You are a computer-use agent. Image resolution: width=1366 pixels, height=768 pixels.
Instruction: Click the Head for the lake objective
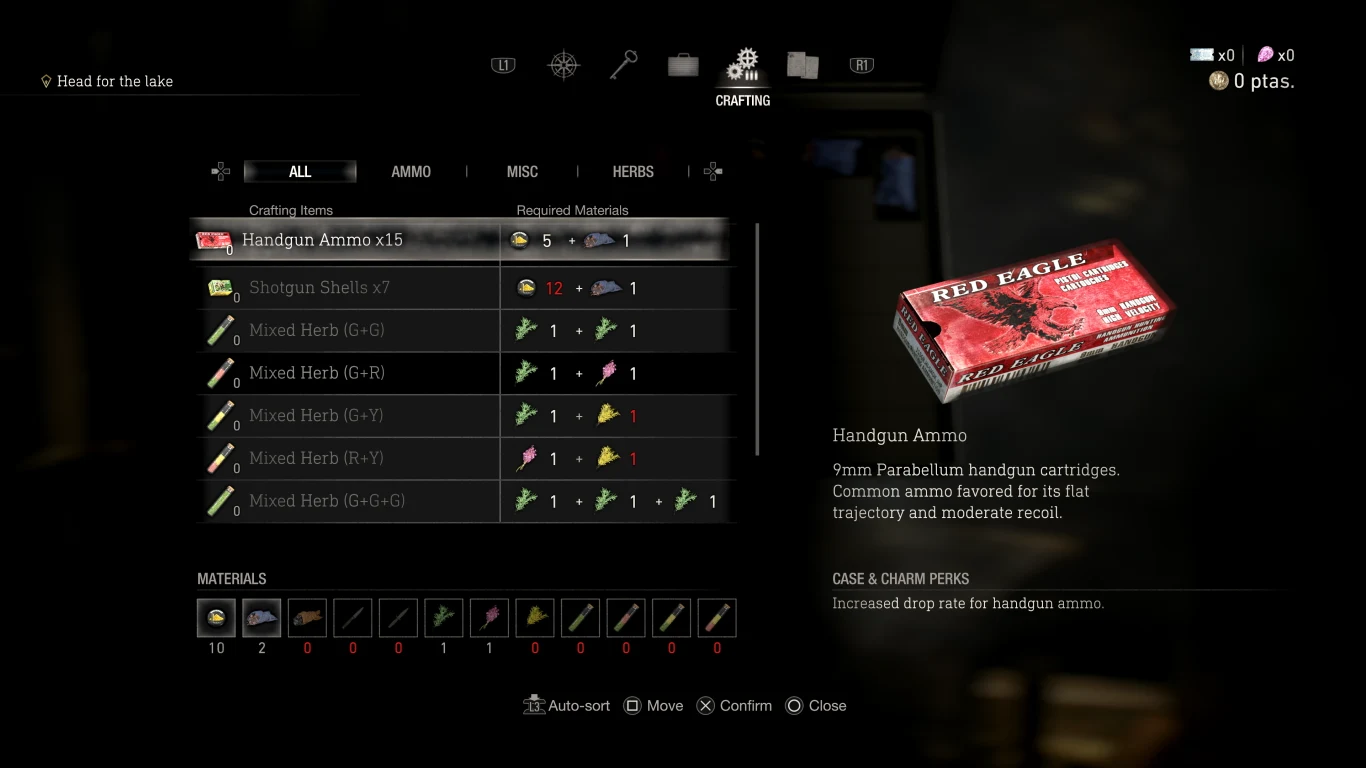coord(114,82)
